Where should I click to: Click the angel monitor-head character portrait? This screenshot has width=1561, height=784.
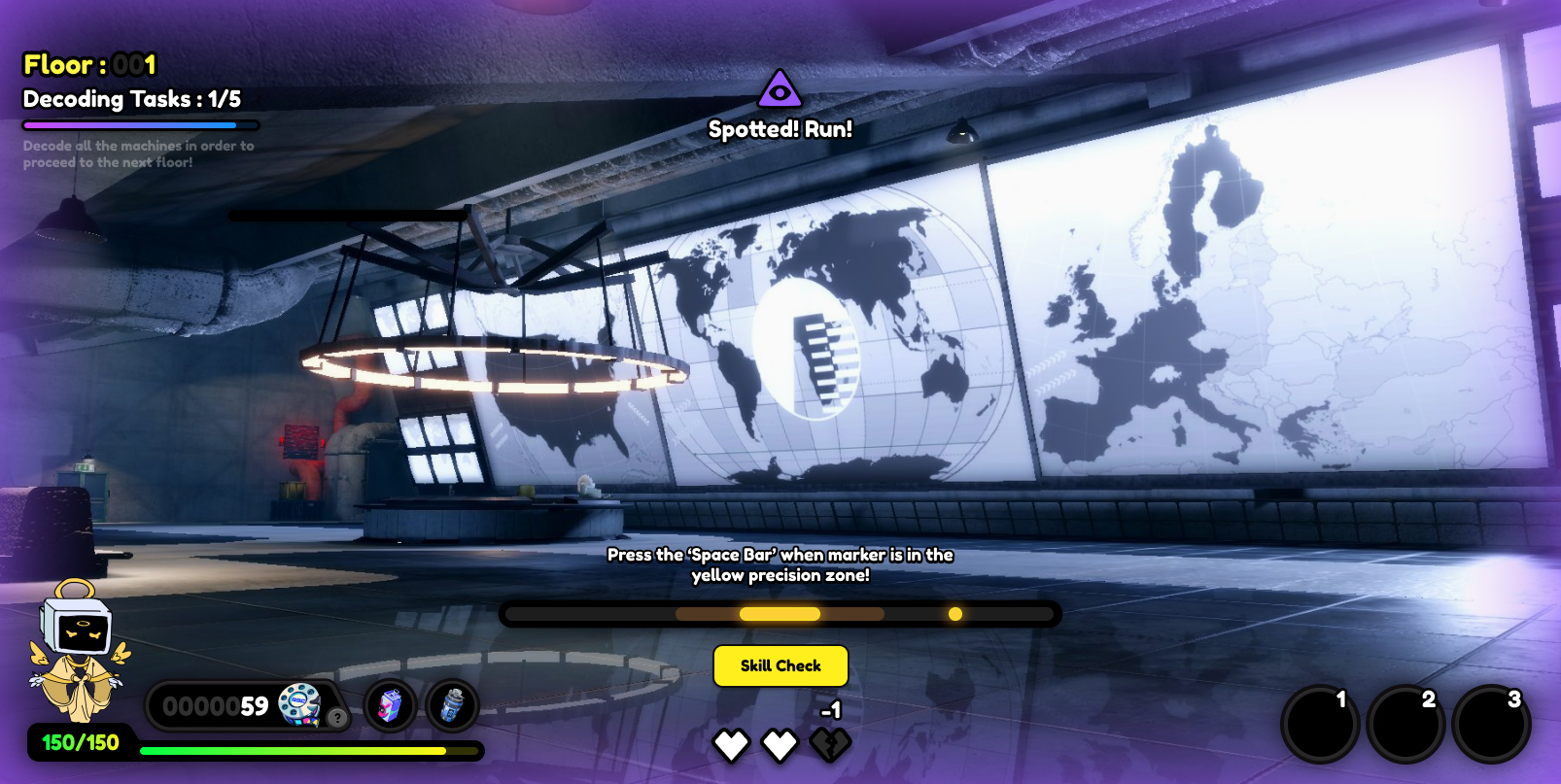78,651
